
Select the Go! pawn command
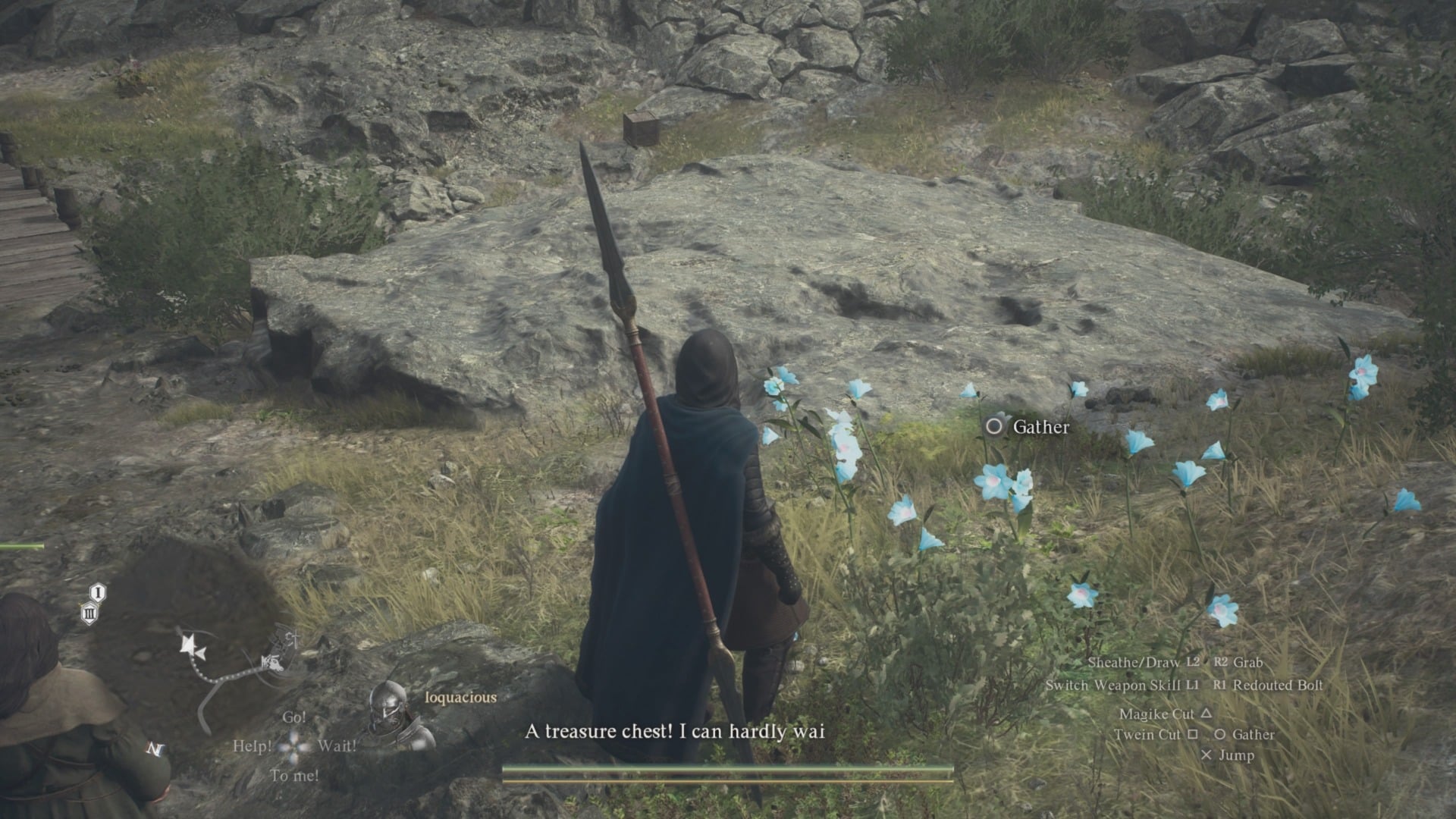[295, 717]
